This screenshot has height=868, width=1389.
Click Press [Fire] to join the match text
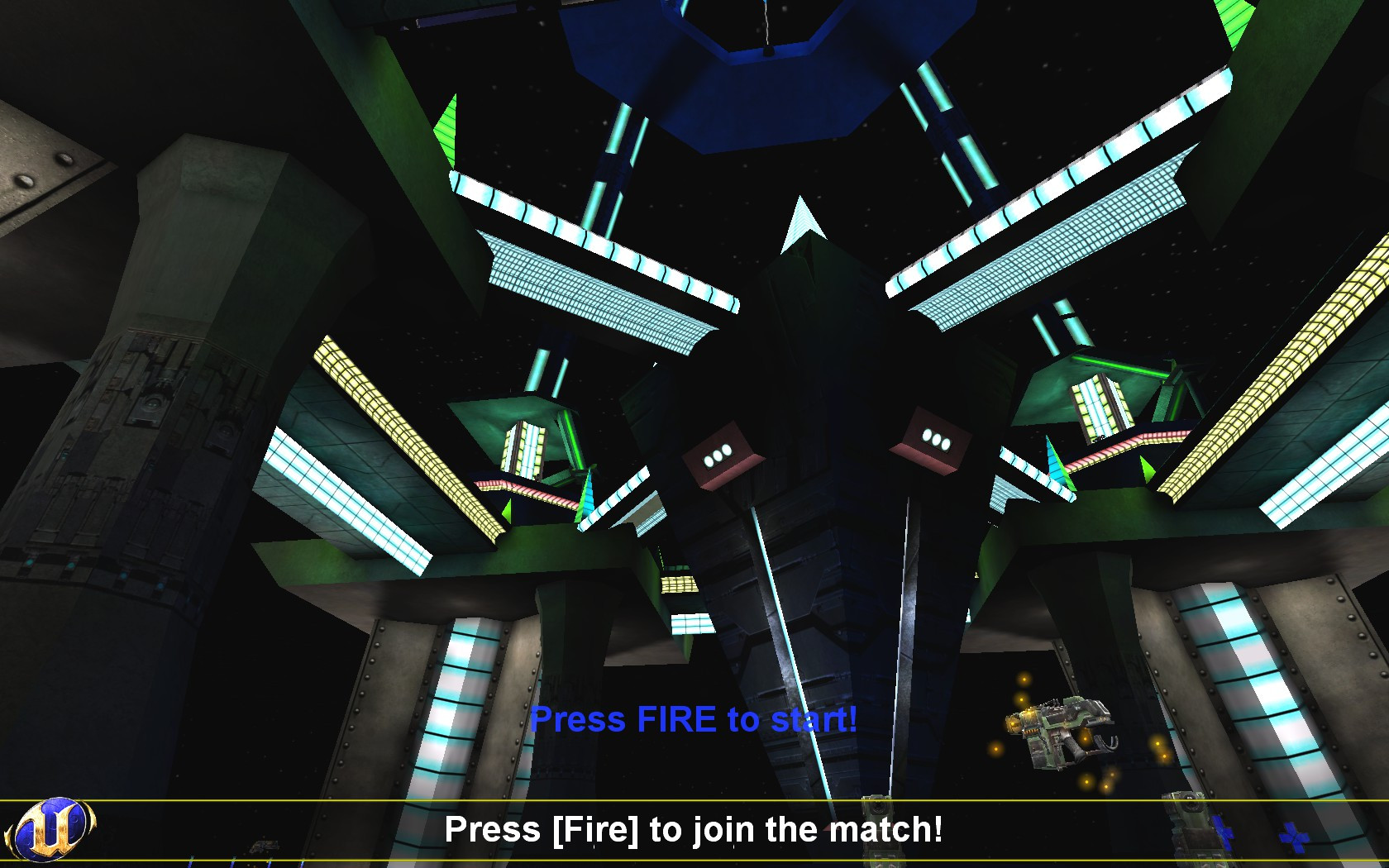tap(696, 827)
